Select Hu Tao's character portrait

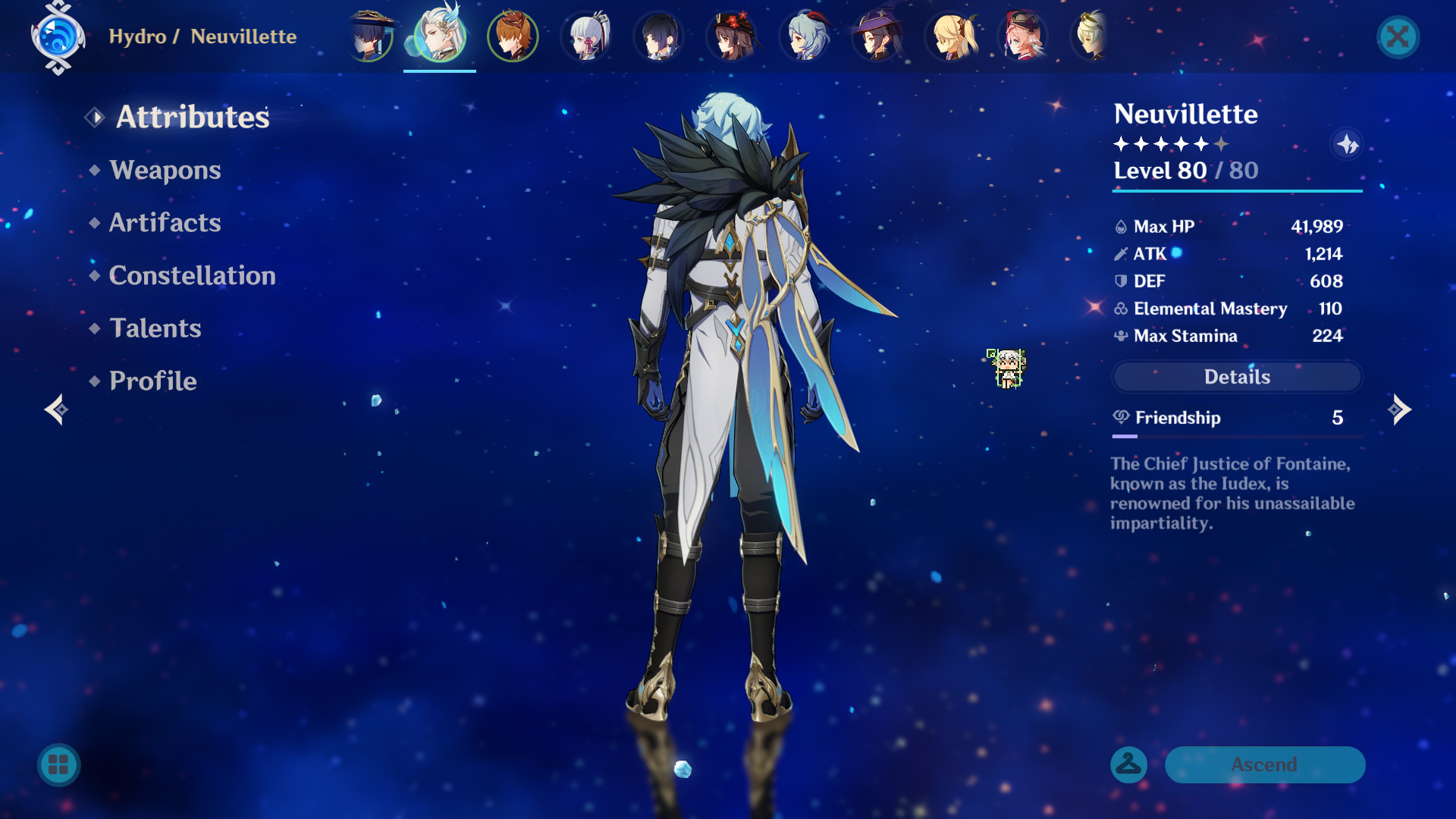[x=730, y=36]
